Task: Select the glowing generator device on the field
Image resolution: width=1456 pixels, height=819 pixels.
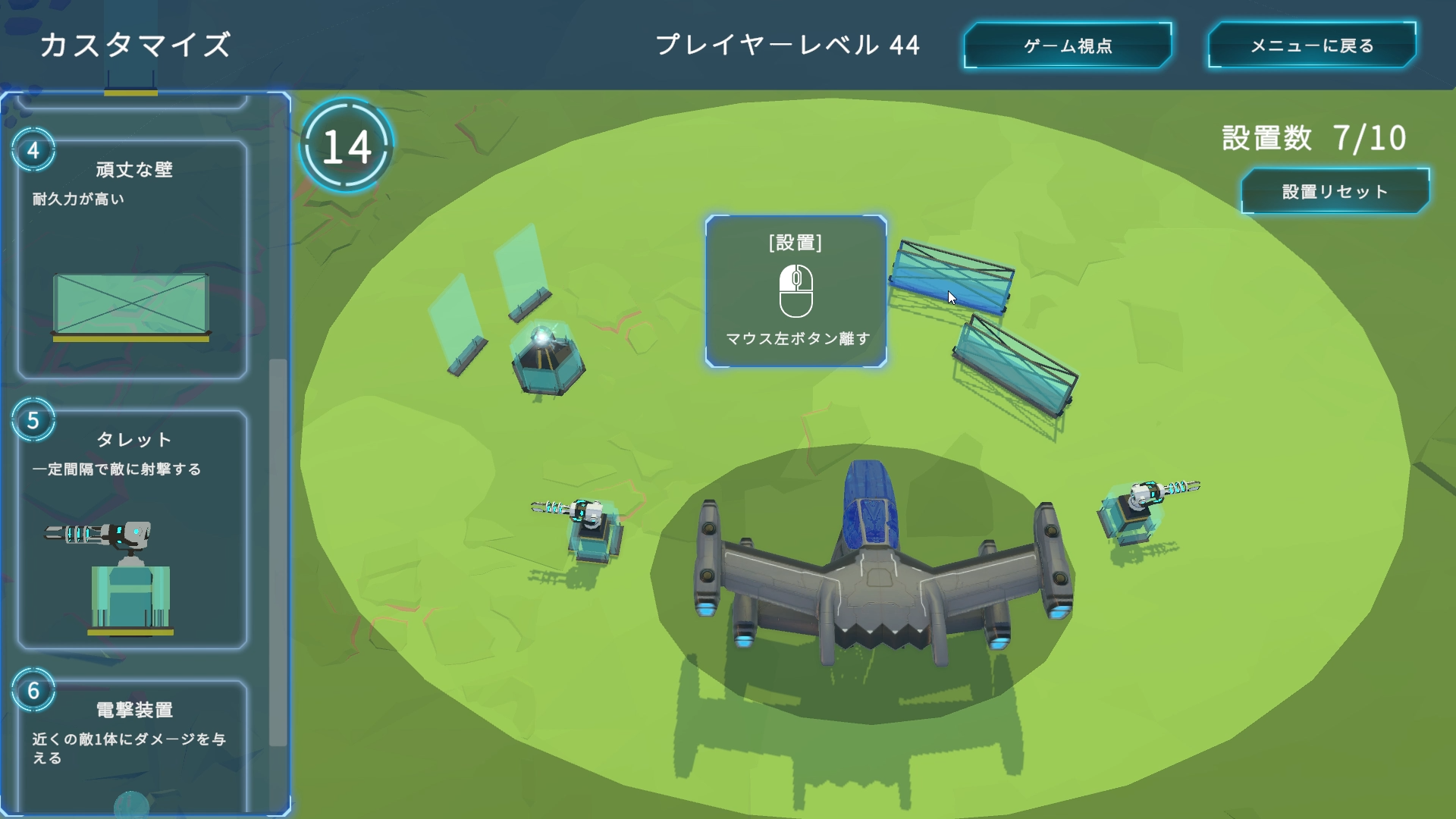Action: (x=548, y=356)
